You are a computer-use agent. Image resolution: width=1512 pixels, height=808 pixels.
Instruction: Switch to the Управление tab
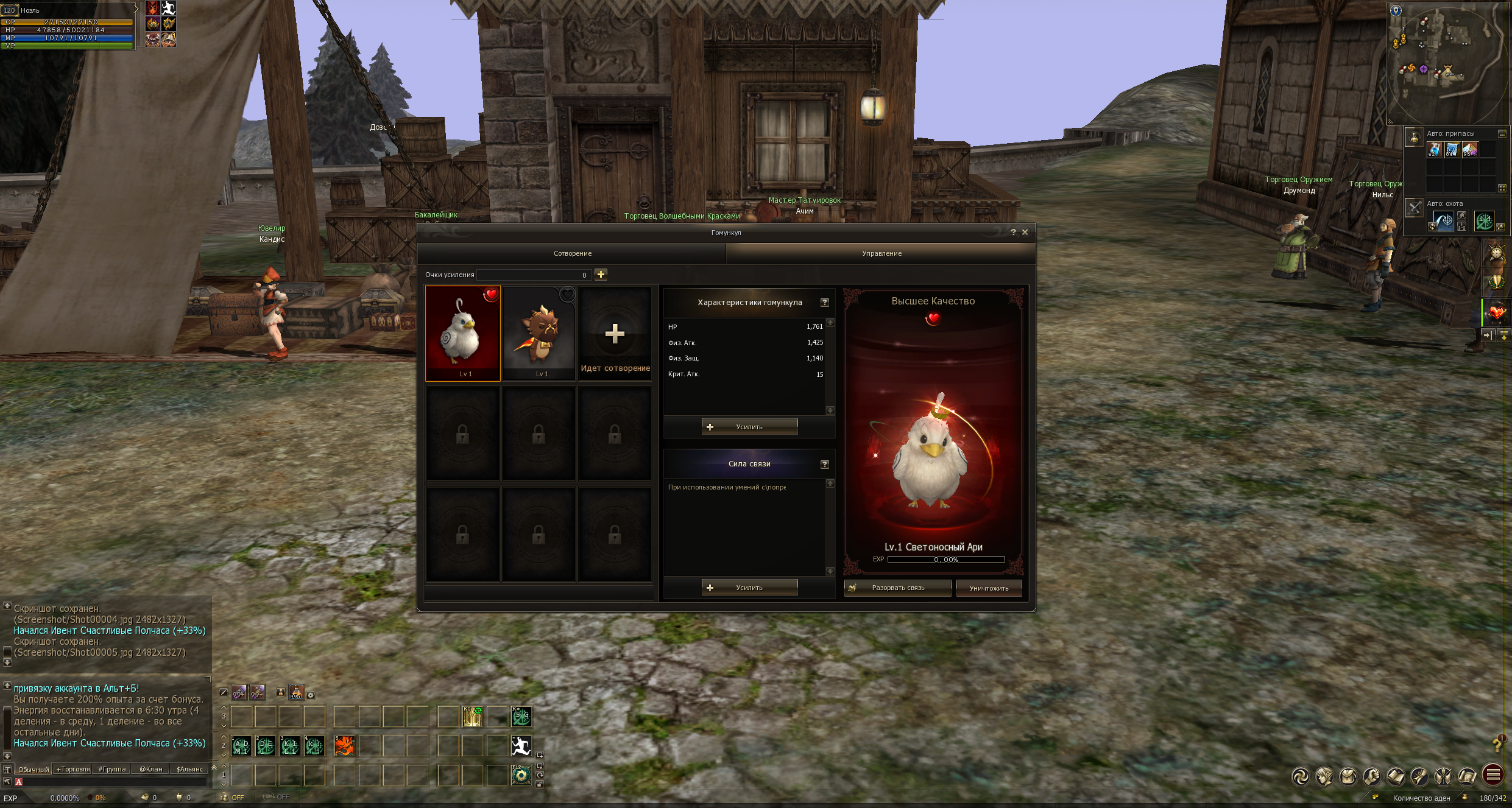[881, 253]
